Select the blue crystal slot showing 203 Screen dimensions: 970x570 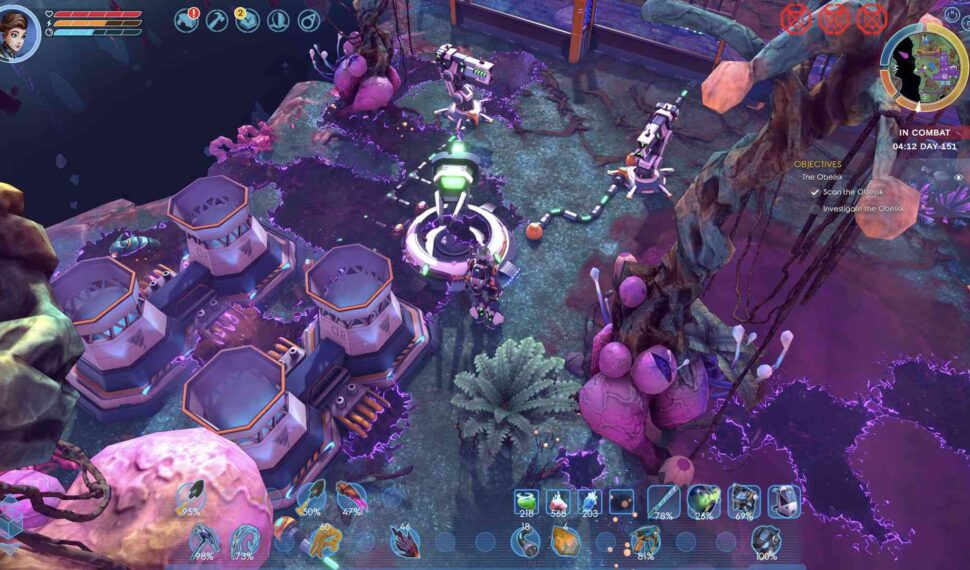click(590, 502)
